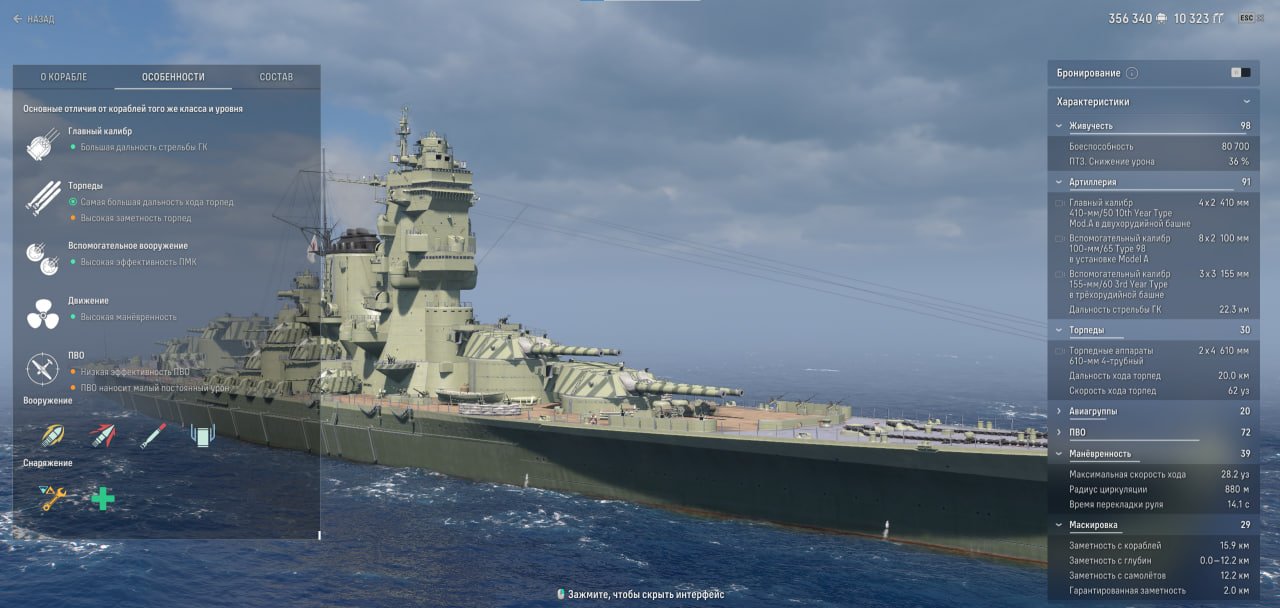Screen dimensions: 1280x608
Task: Go back with the Назад button
Action: click(x=33, y=19)
